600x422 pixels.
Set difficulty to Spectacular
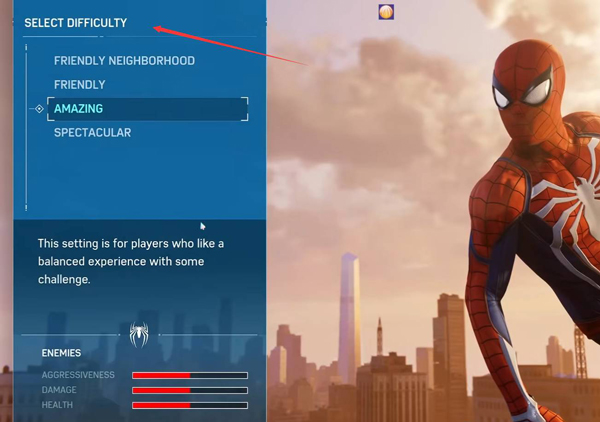pos(92,133)
